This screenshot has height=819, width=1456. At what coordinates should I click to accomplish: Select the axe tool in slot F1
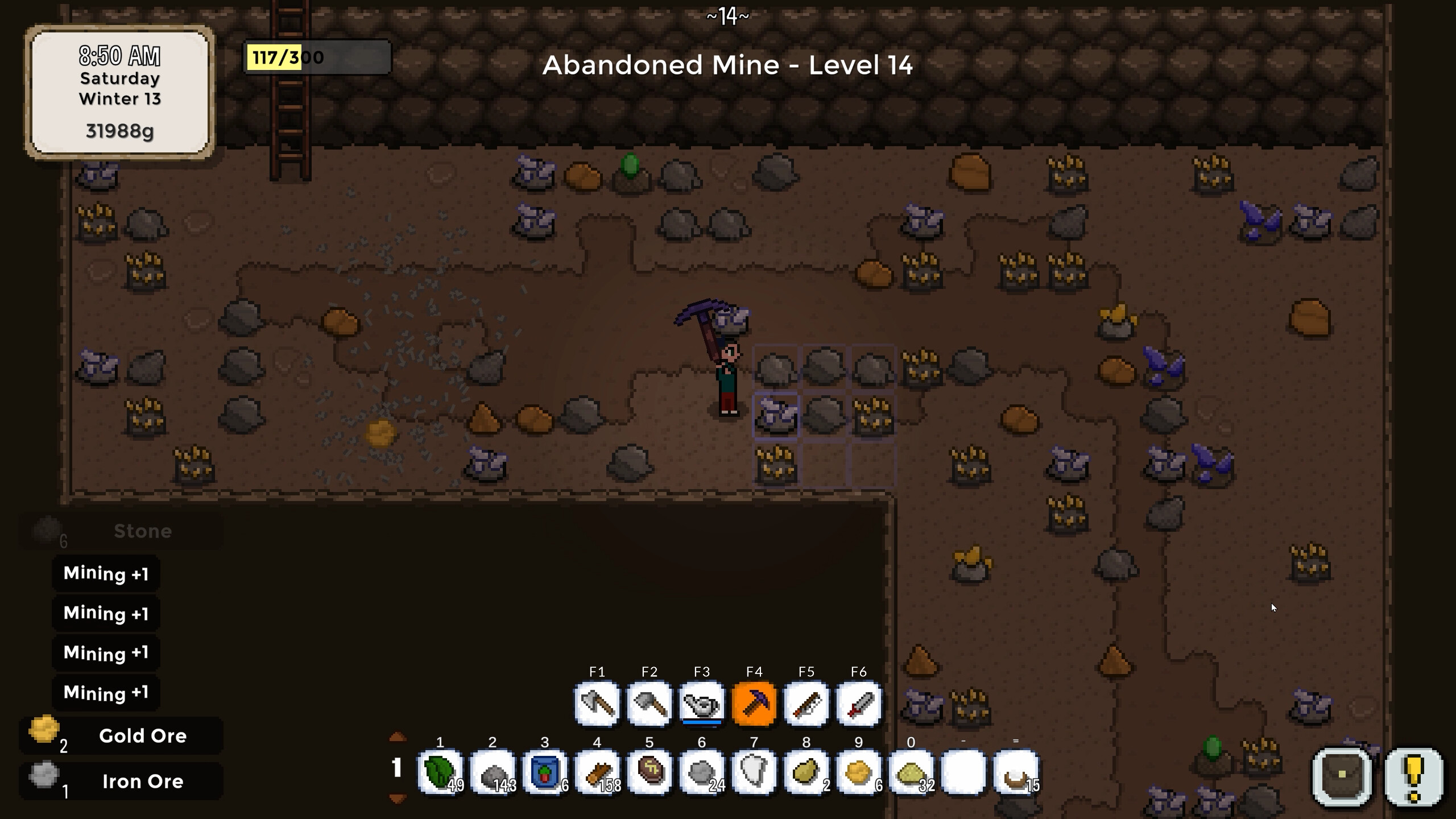pos(596,705)
